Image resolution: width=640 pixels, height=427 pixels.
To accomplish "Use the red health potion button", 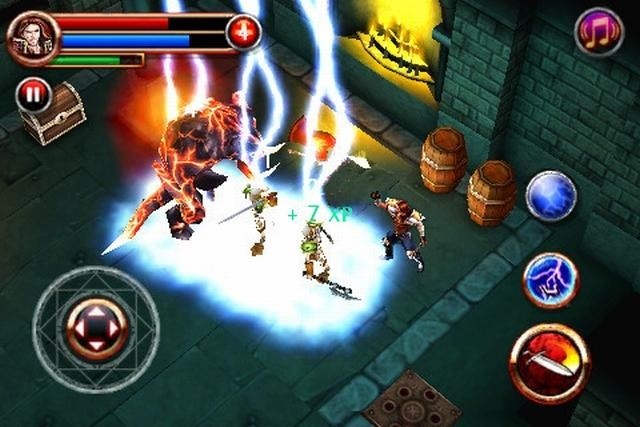I will pos(243,32).
